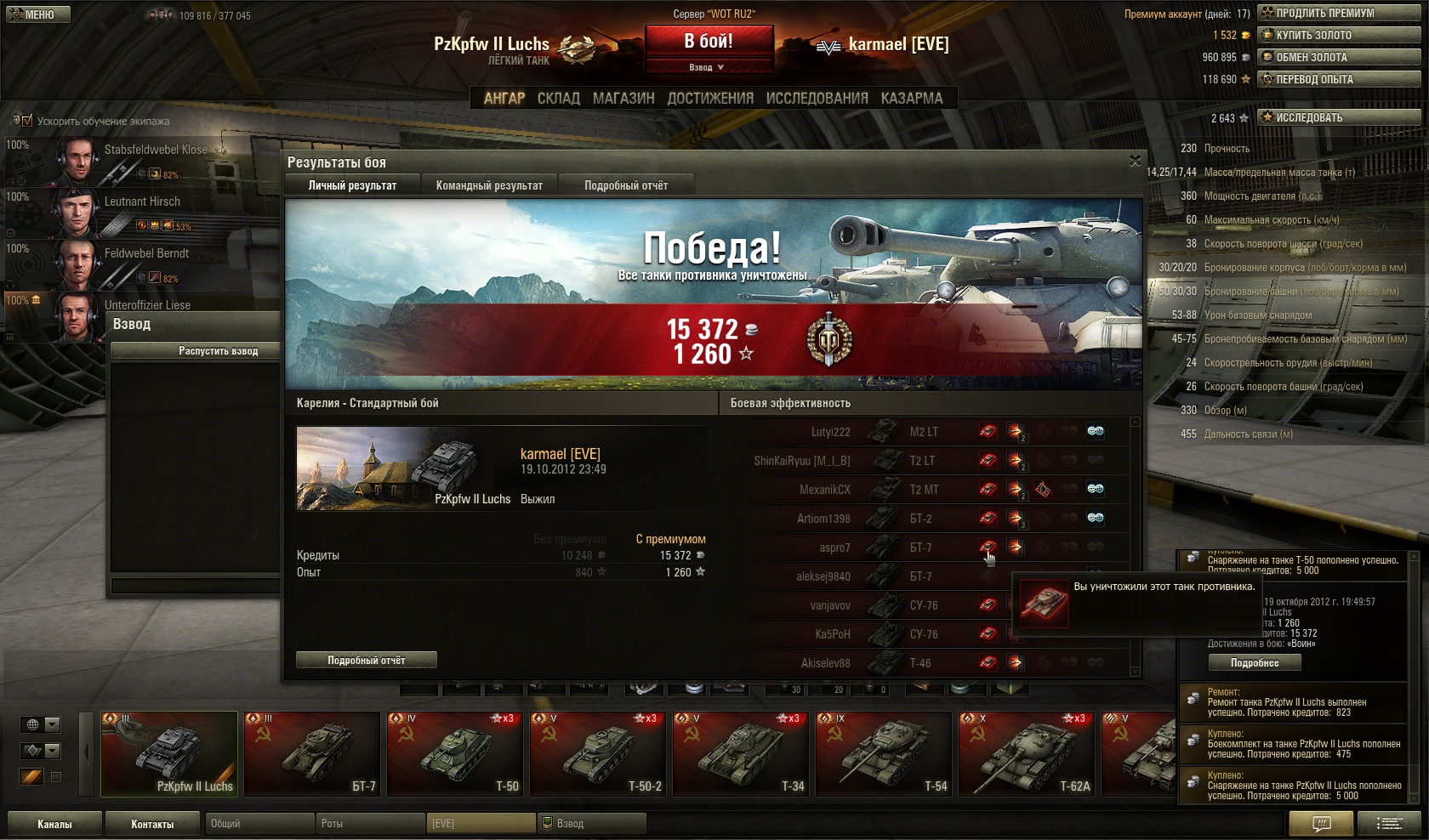1429x840 pixels.
Task: Choose Купить золото
Action: [x=1339, y=35]
